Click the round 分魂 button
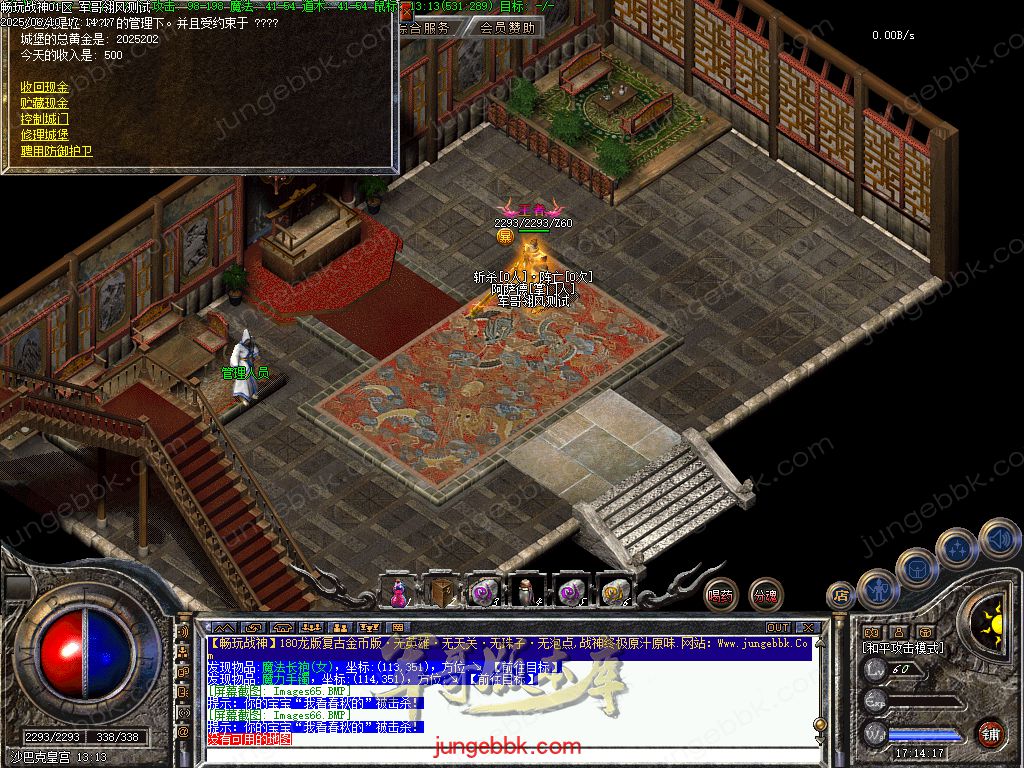 766,595
